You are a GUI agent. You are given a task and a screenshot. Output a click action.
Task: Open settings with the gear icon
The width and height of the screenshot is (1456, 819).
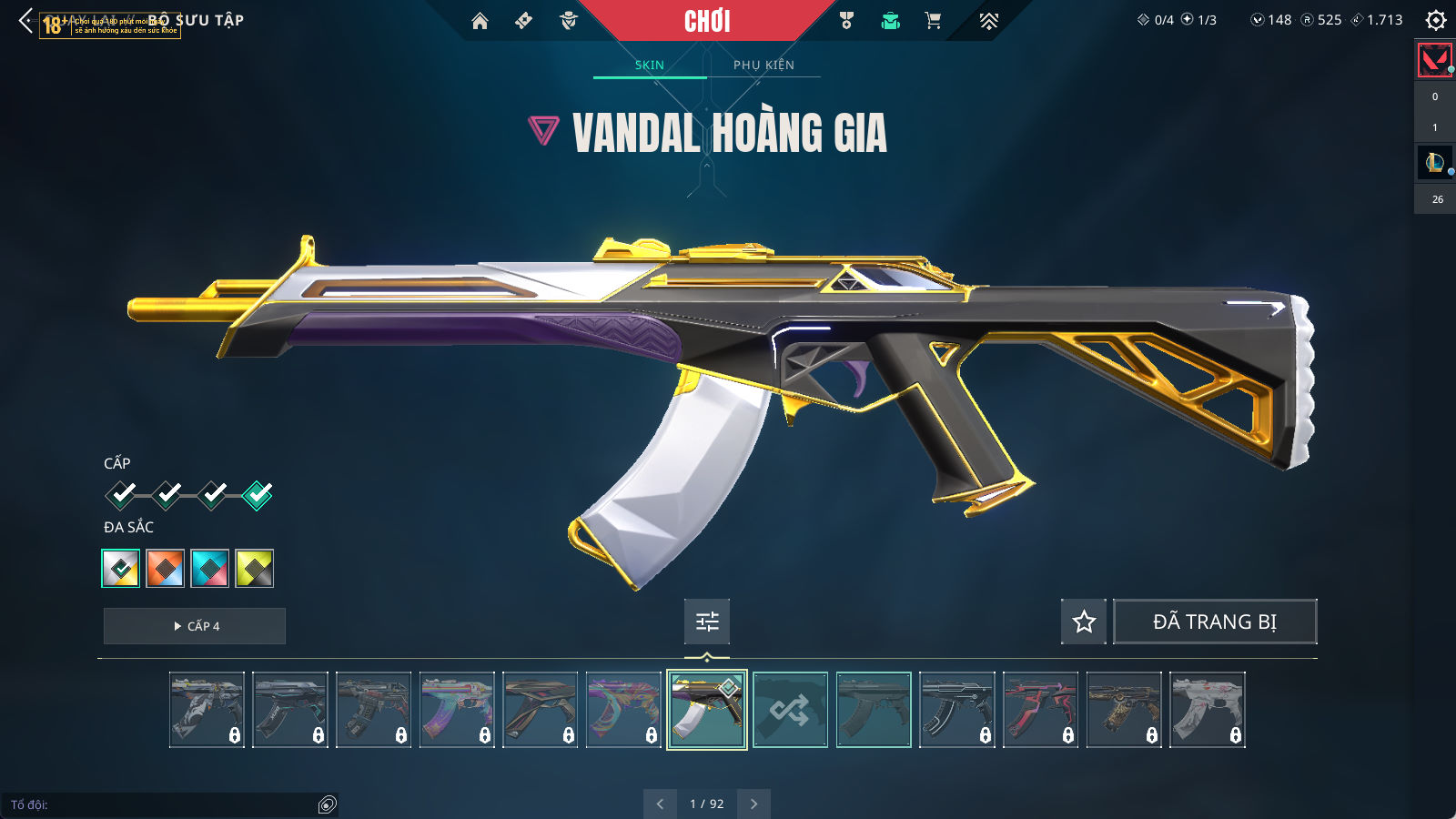tap(1435, 20)
